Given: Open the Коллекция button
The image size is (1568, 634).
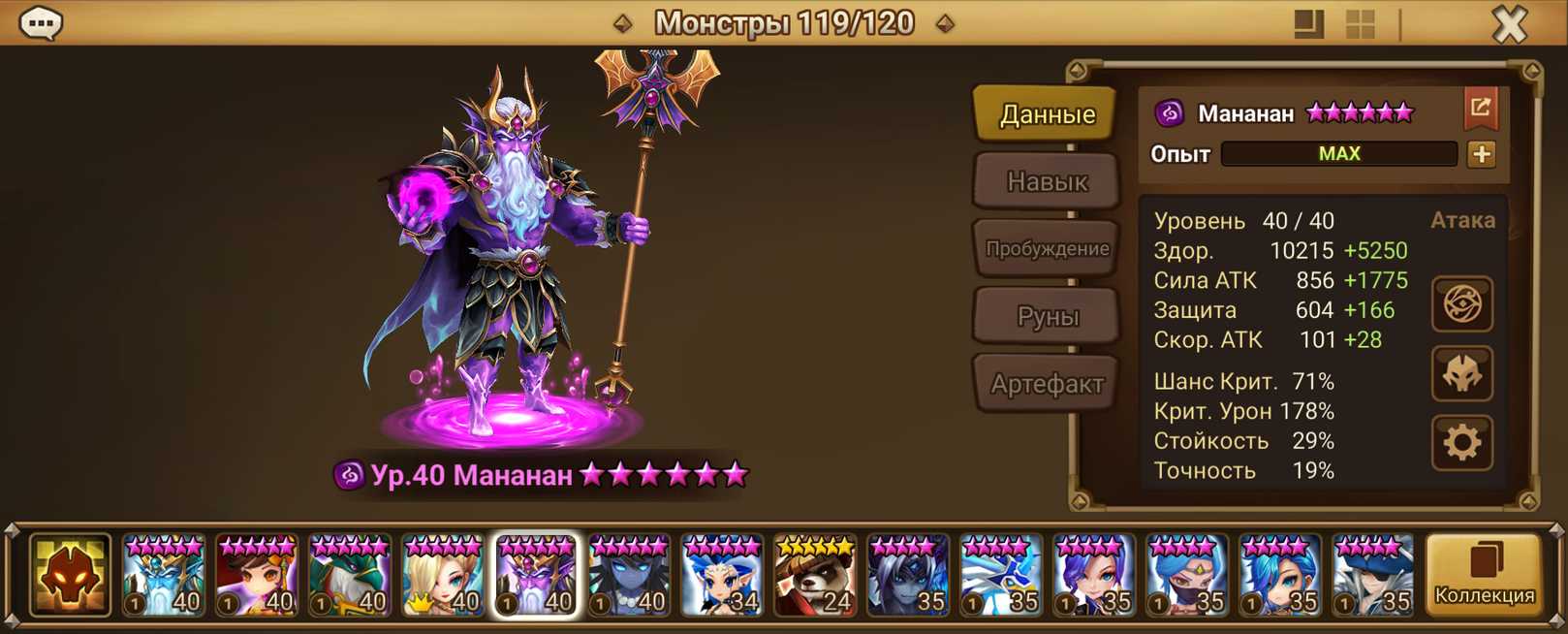Looking at the screenshot, I should (1484, 576).
